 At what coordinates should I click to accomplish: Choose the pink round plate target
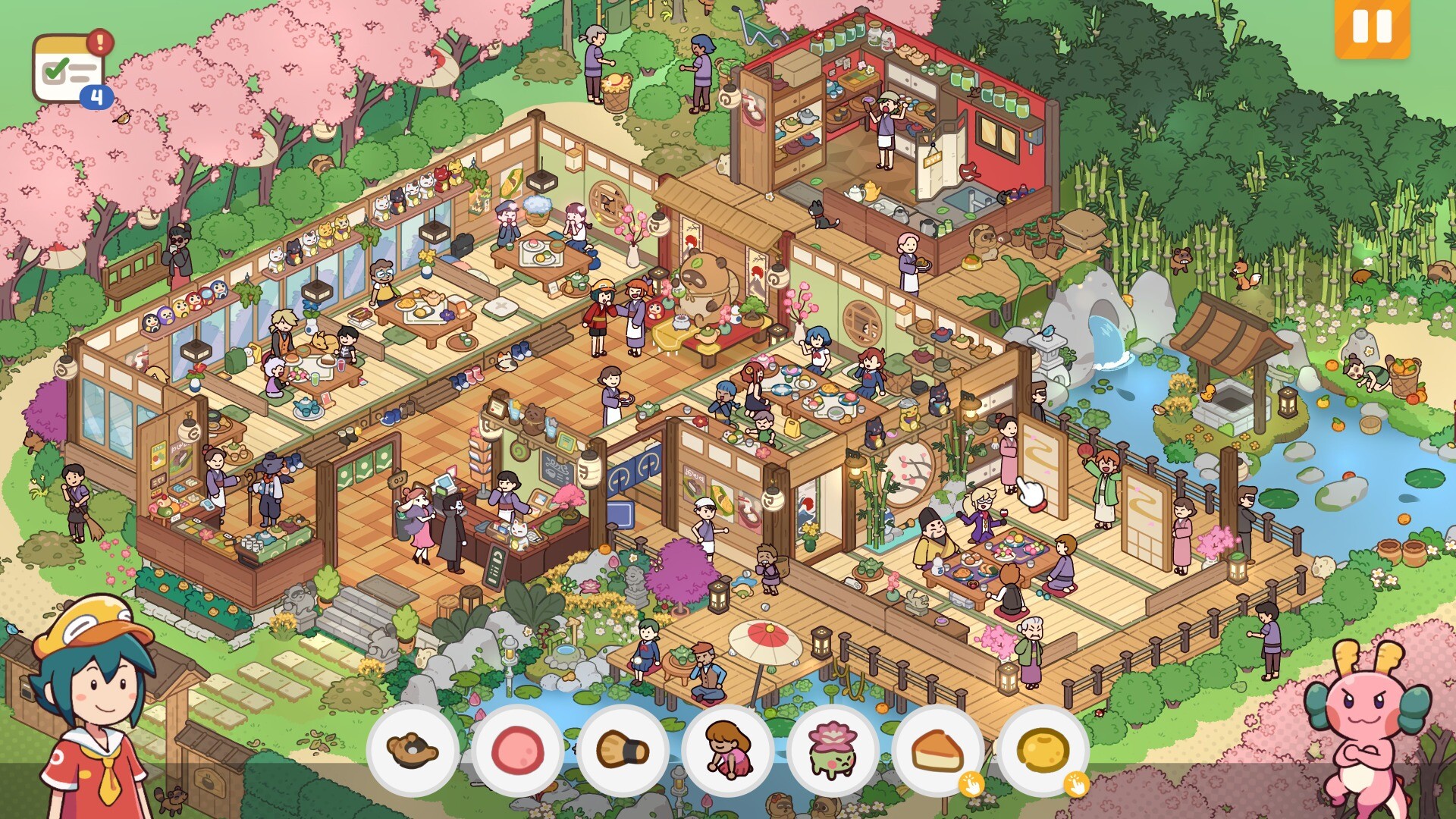tap(518, 750)
